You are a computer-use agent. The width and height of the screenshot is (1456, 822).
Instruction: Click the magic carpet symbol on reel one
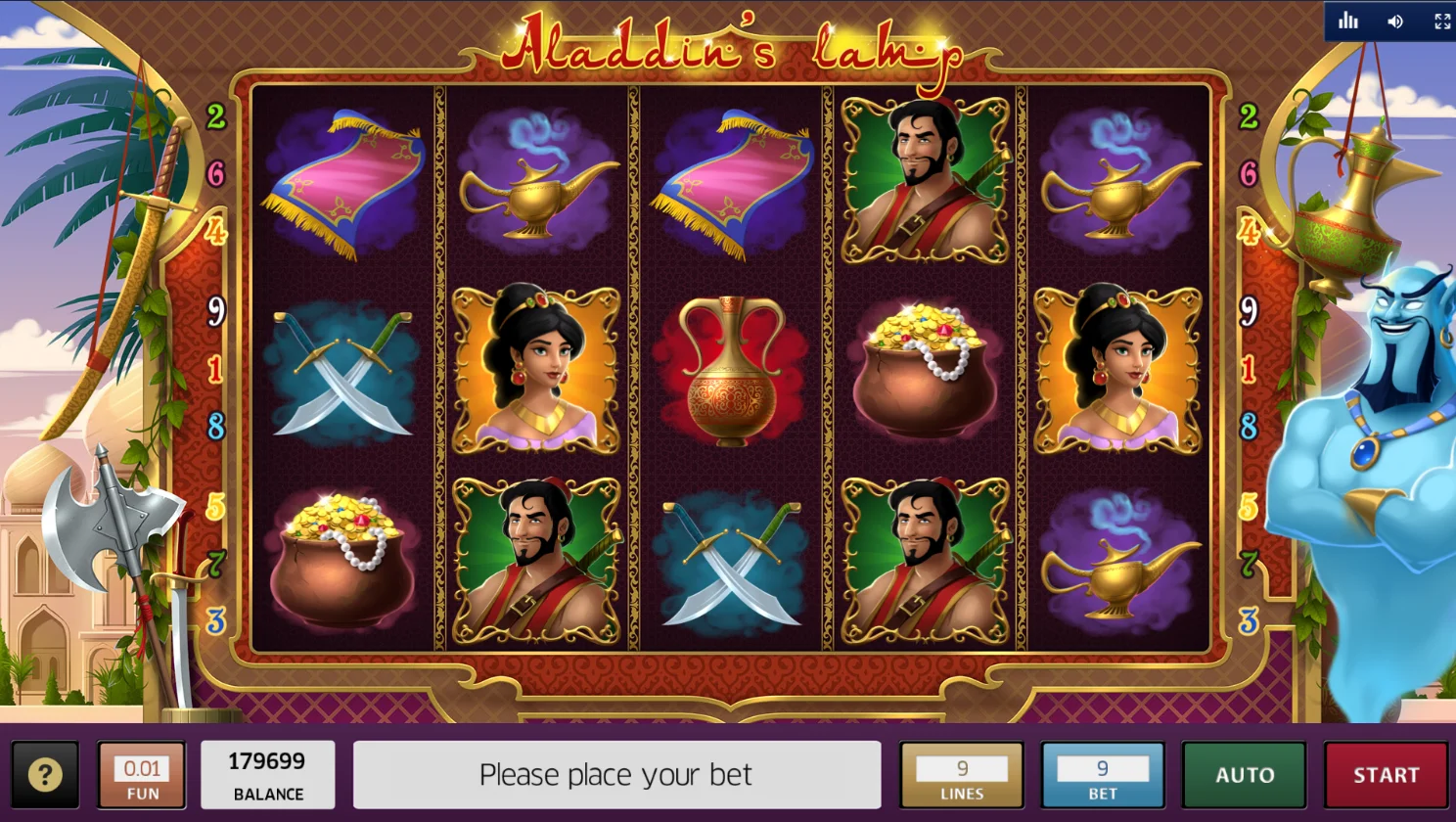point(343,181)
